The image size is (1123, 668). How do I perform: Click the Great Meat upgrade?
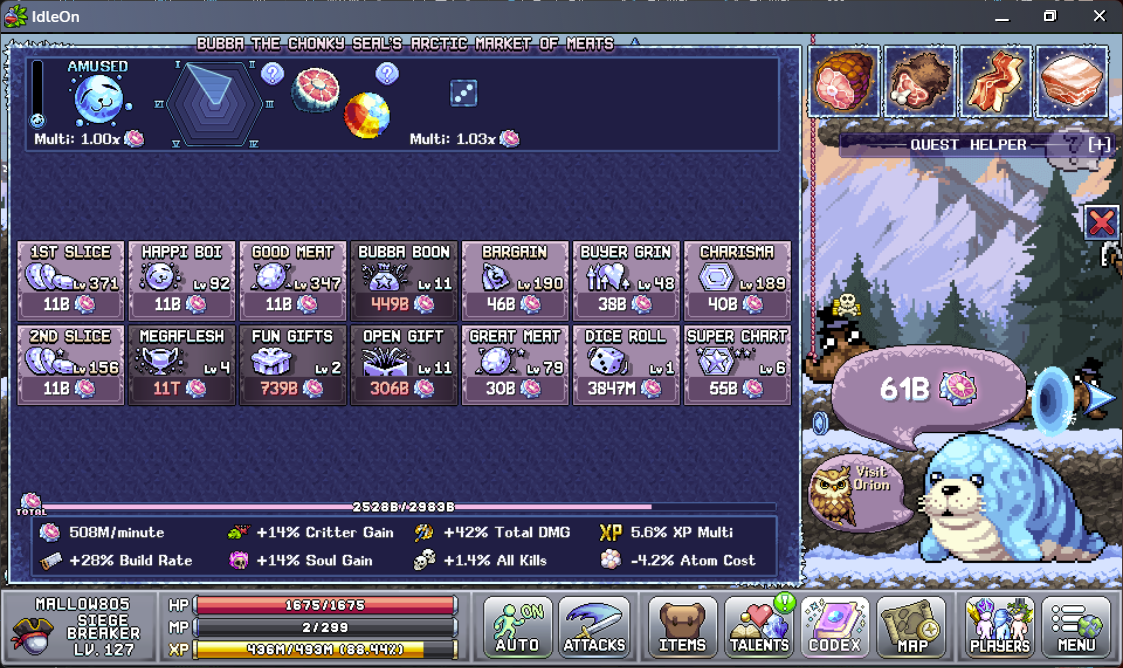(x=515, y=365)
